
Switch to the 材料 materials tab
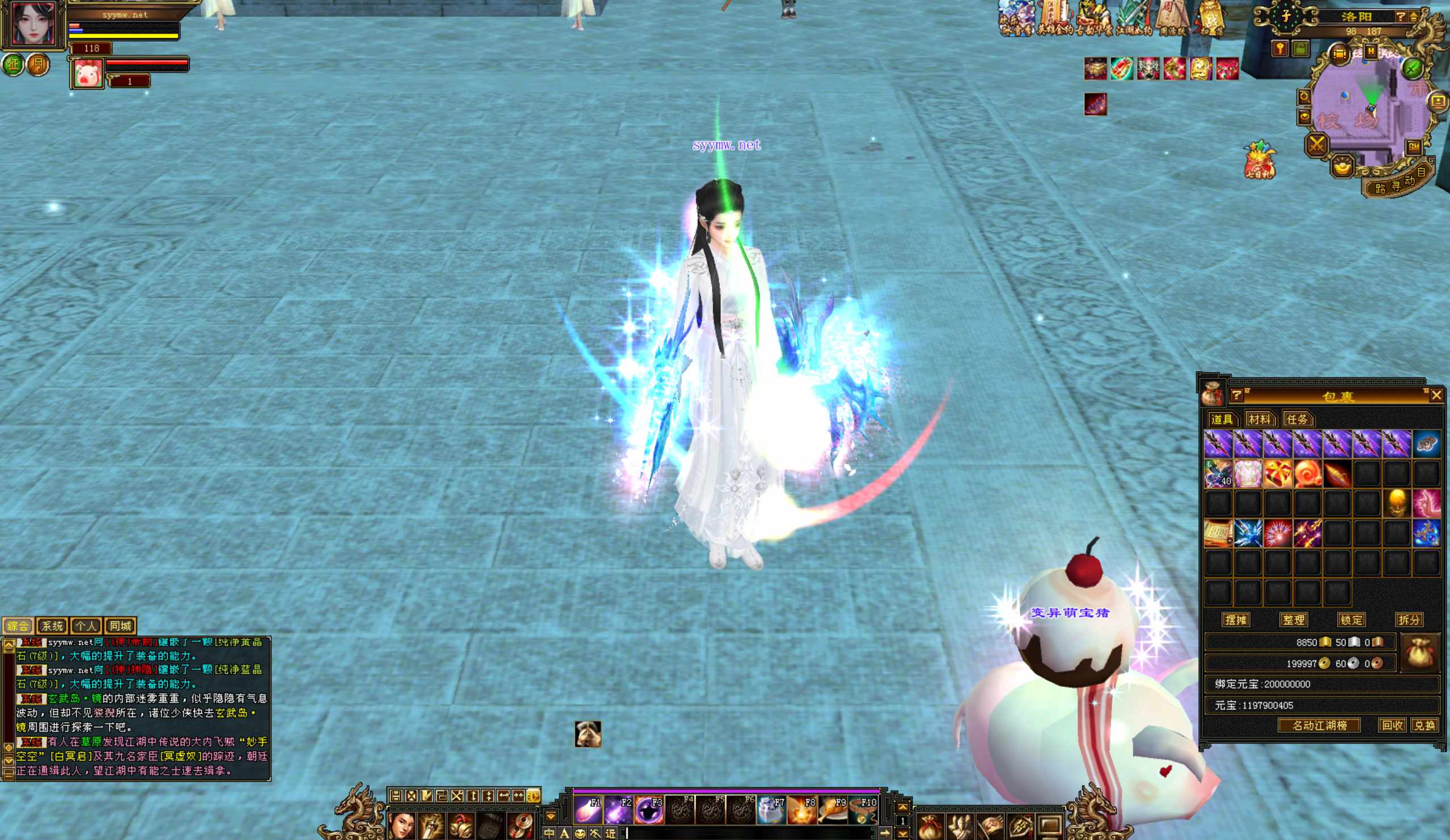[x=1260, y=419]
